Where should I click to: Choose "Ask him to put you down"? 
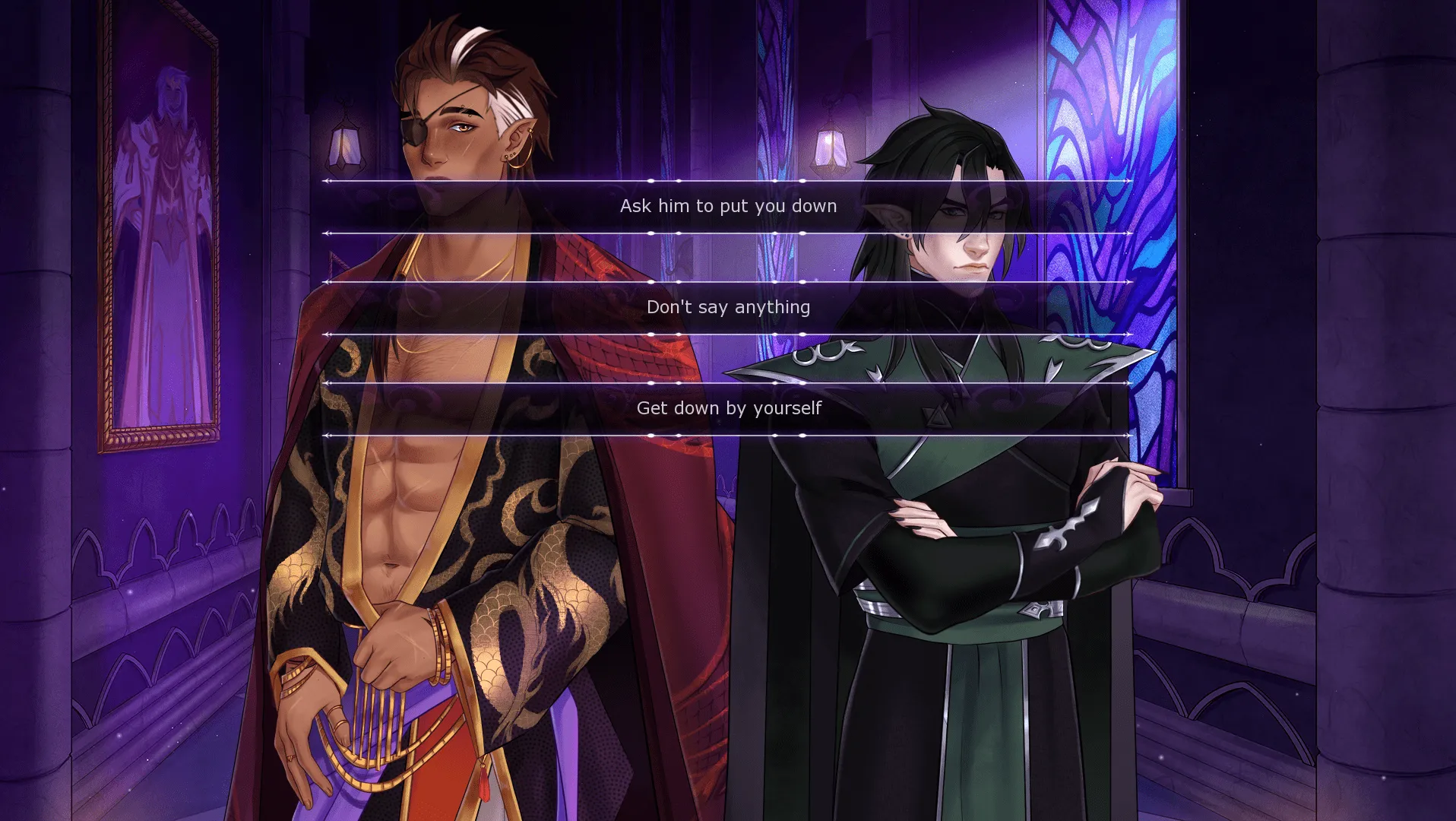coord(727,205)
